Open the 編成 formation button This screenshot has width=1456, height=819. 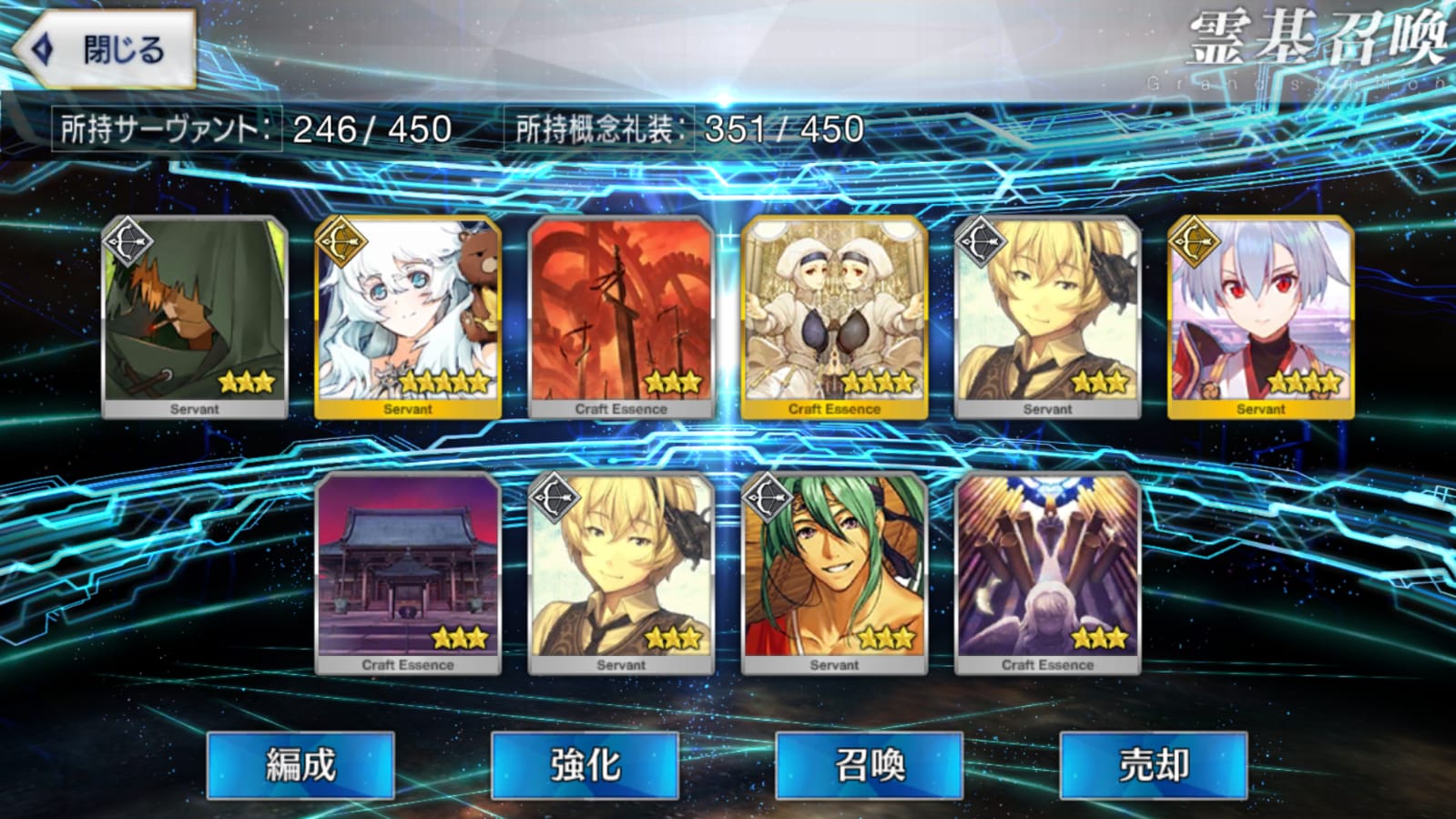[300, 765]
